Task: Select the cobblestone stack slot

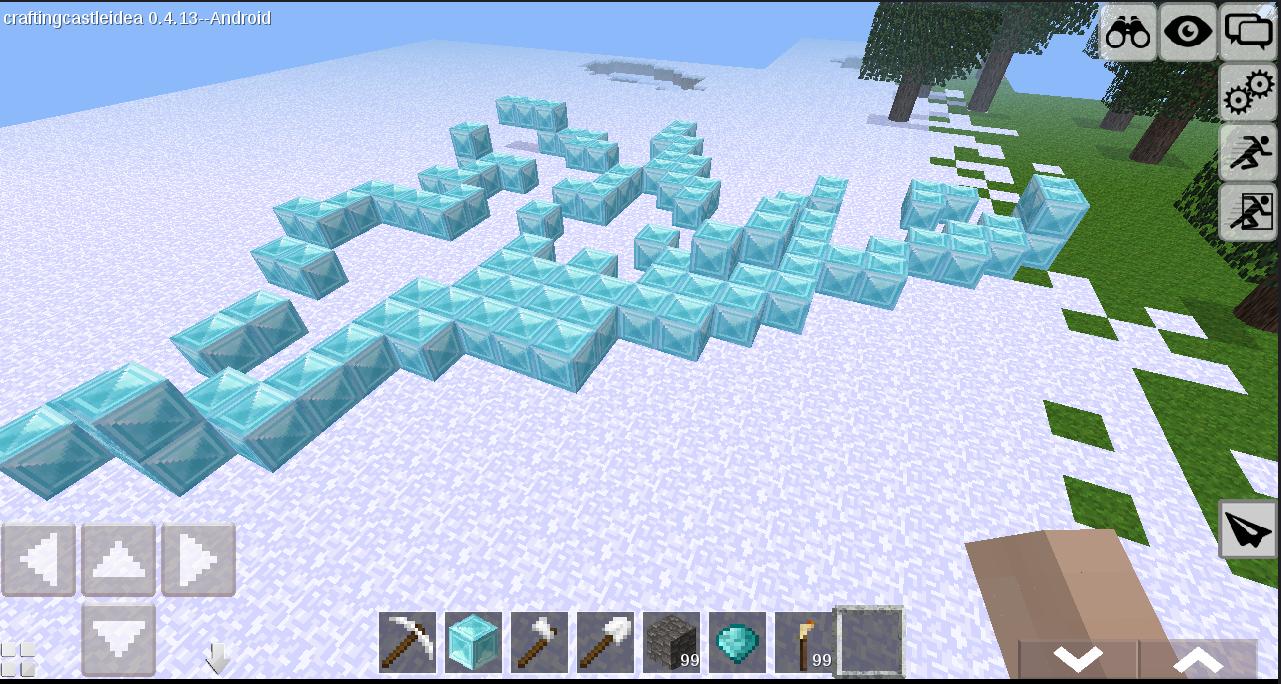Action: [x=671, y=642]
